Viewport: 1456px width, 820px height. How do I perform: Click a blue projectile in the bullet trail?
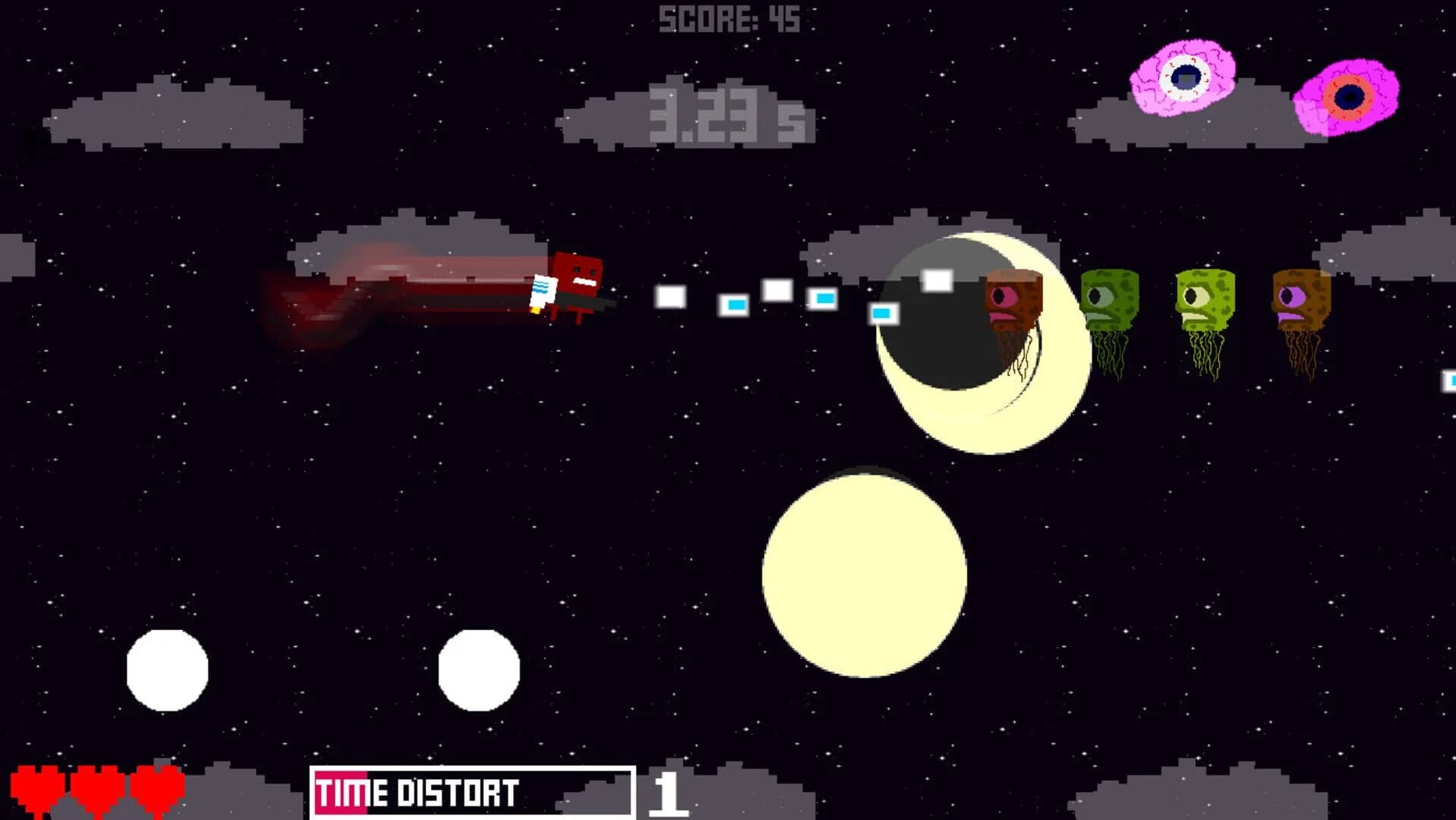tap(736, 304)
